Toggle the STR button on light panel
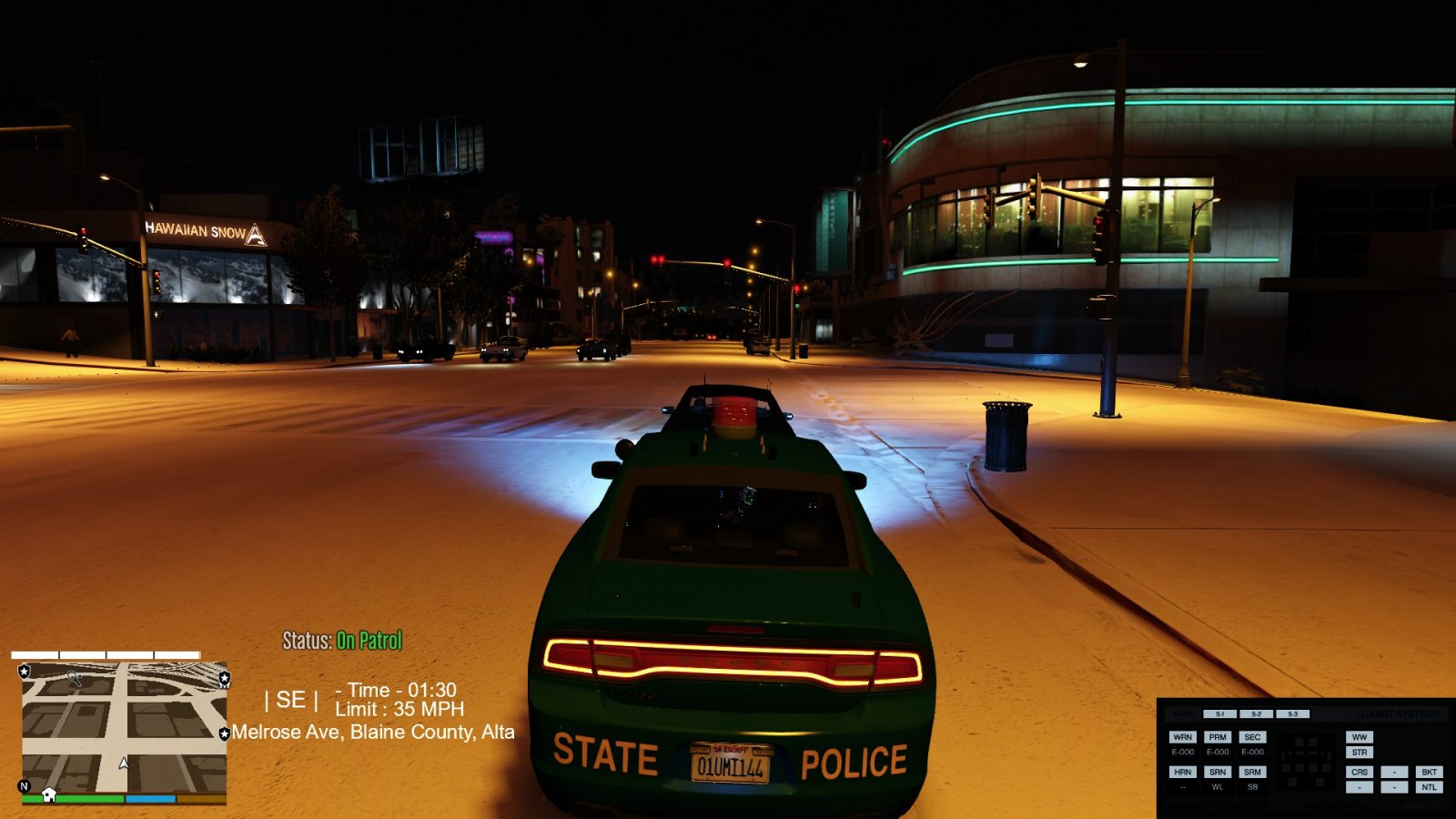This screenshot has width=1456, height=819. click(1360, 753)
